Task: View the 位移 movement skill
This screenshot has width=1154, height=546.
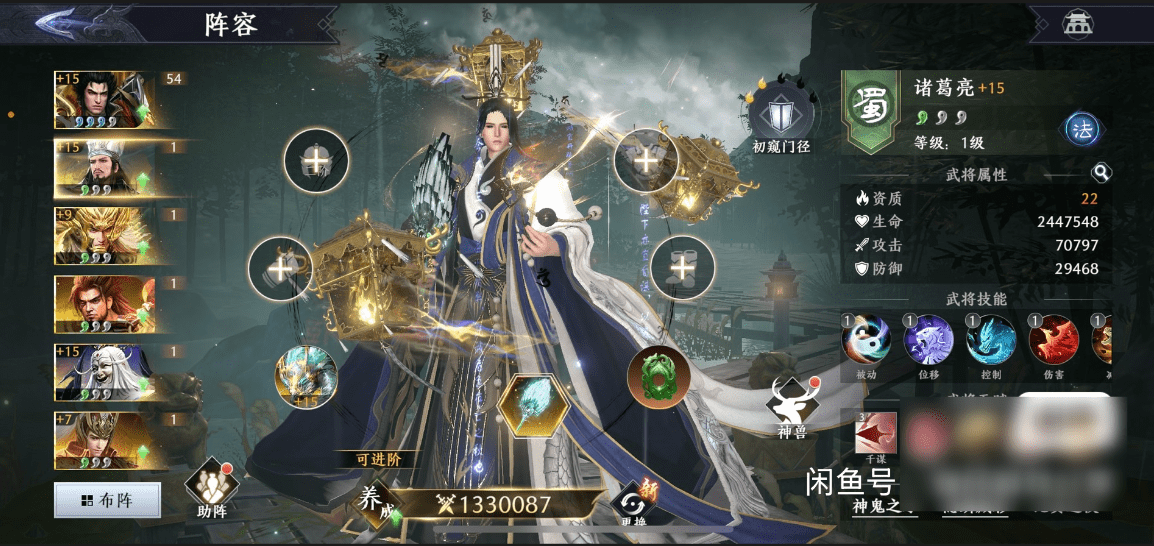Action: [x=928, y=340]
